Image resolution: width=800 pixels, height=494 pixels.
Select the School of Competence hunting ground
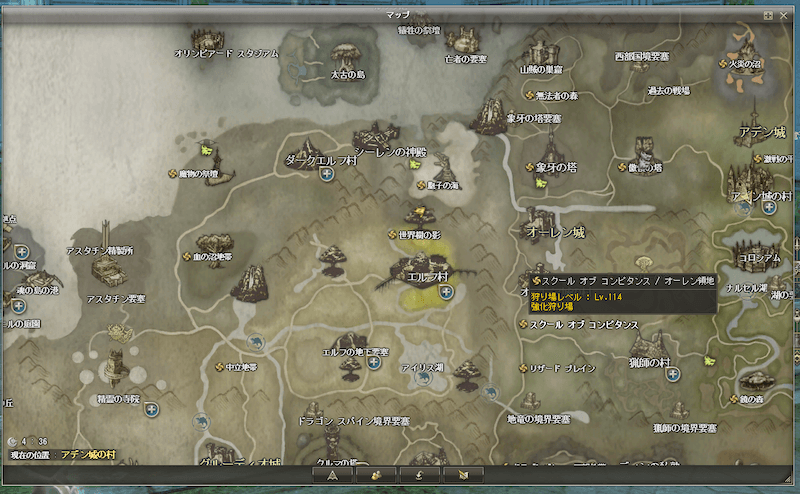[522, 325]
